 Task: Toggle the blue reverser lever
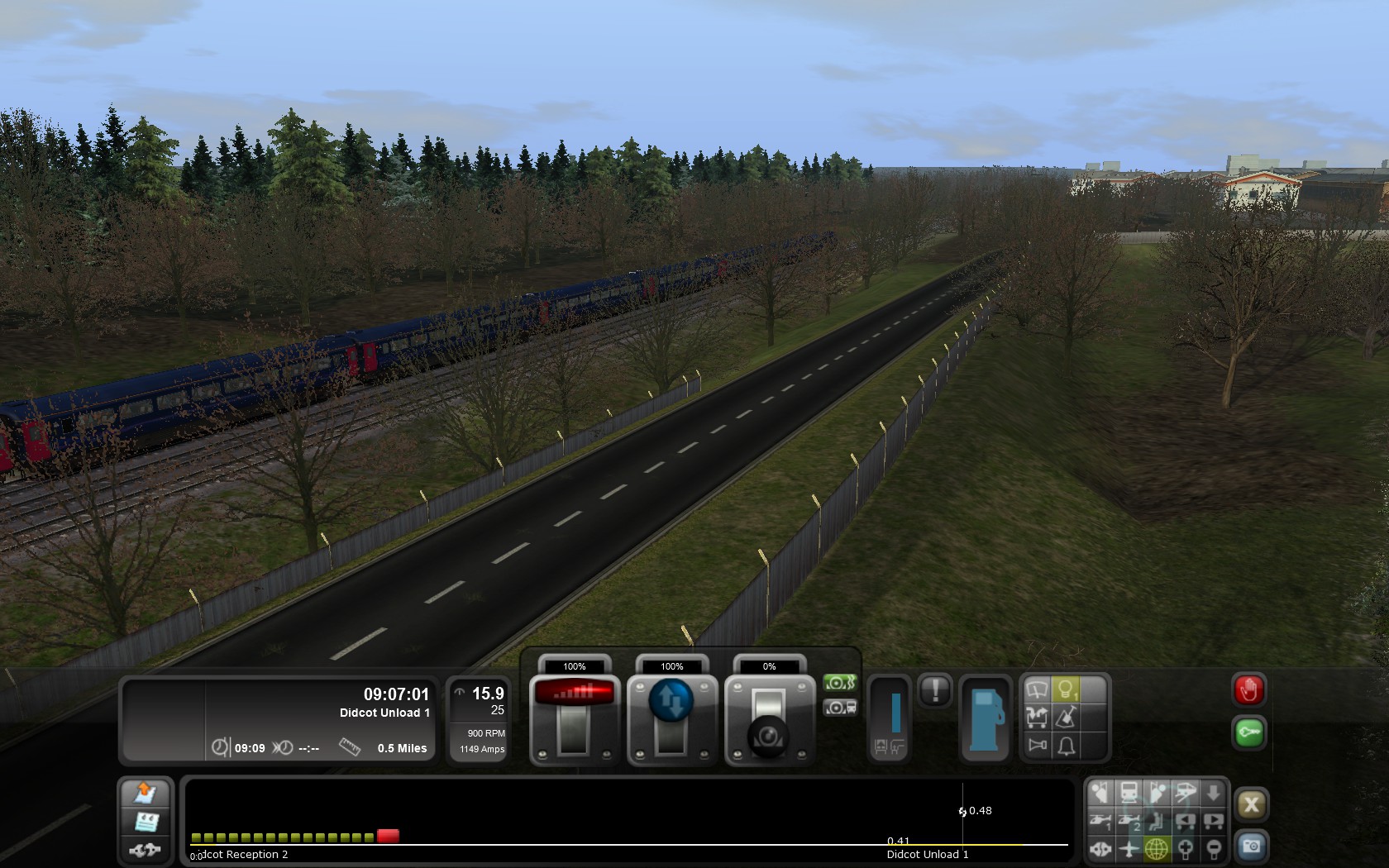coord(671,699)
